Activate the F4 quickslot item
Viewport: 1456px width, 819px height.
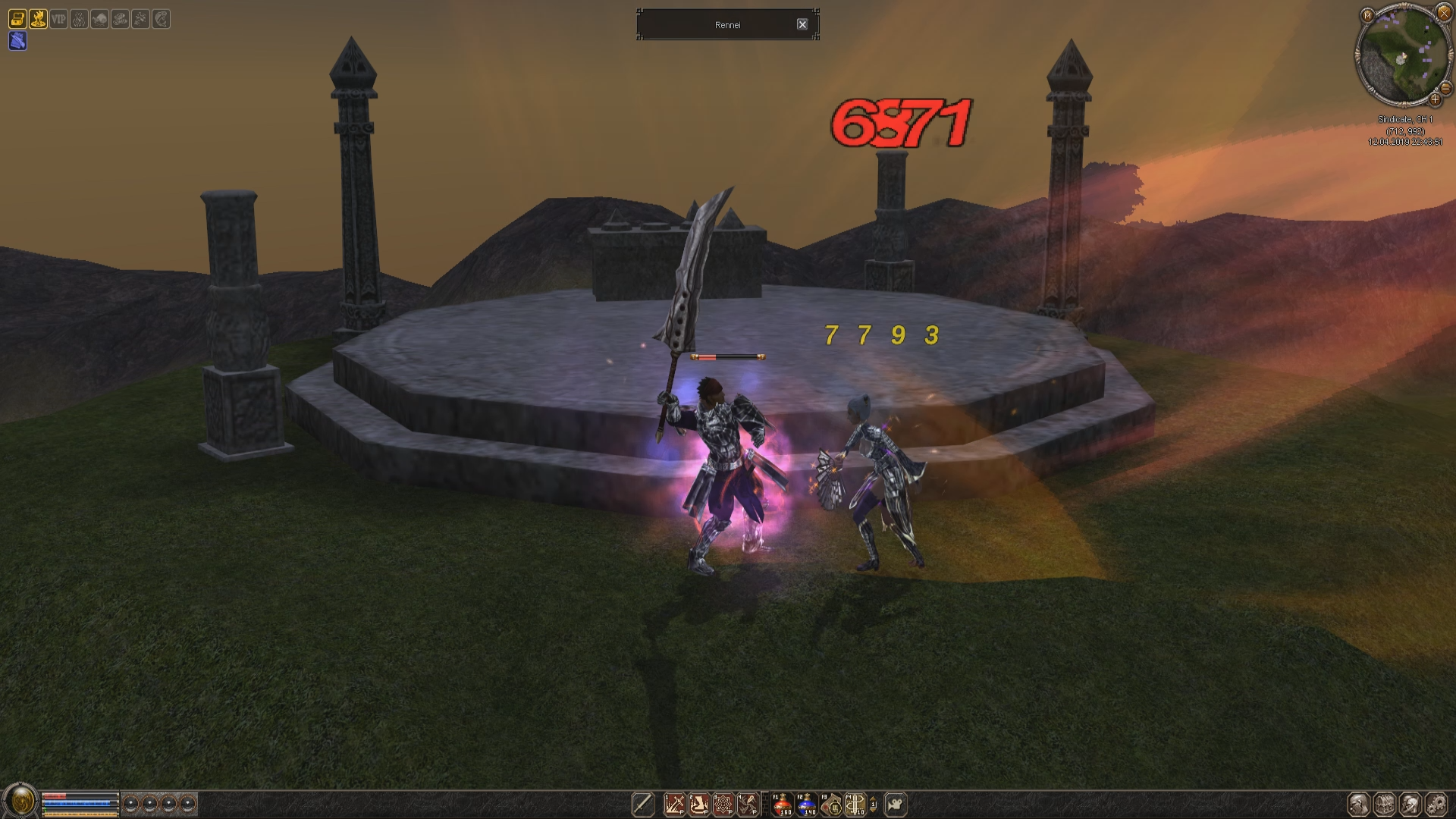click(x=855, y=804)
